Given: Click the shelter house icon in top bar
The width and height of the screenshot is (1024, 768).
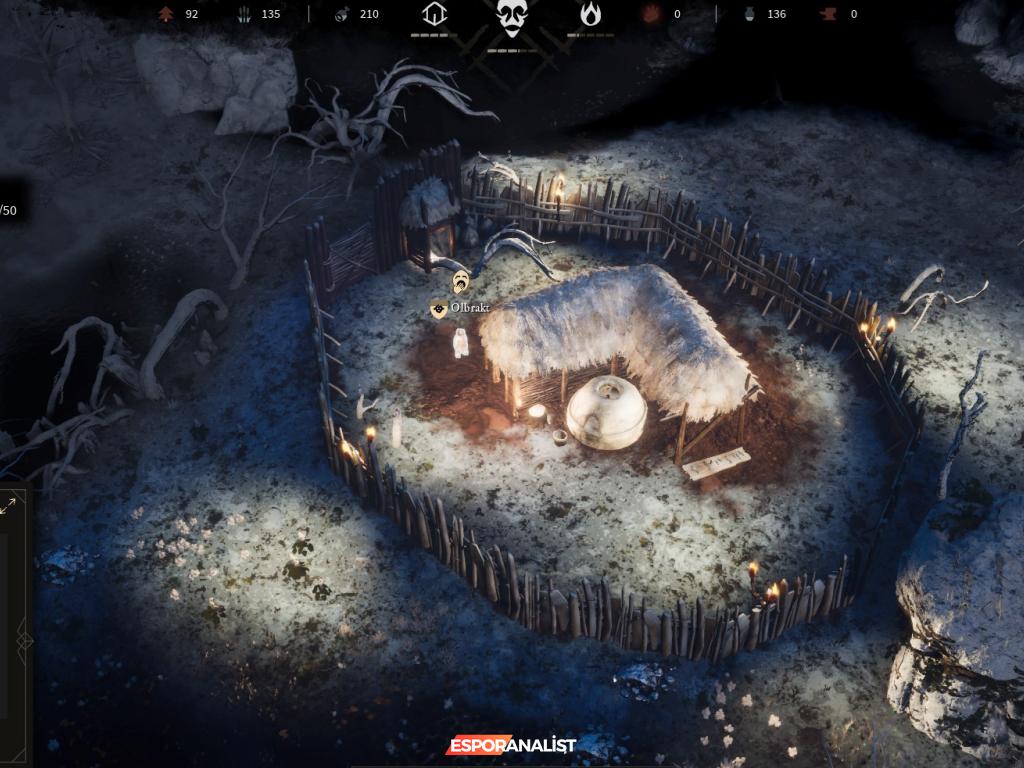Looking at the screenshot, I should [434, 14].
